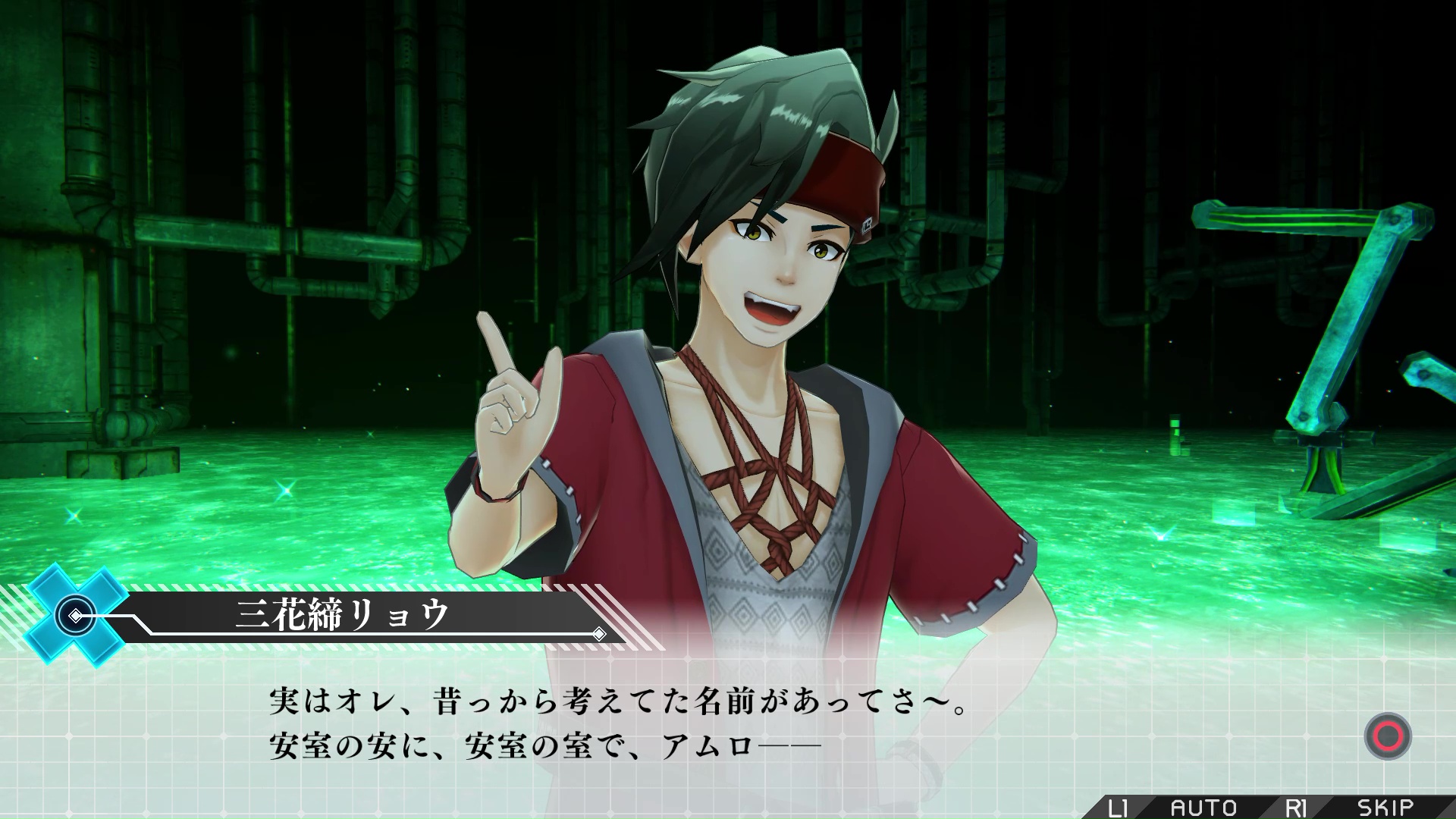Advance the dialogue text box
This screenshot has width=1456, height=819.
1387,736
